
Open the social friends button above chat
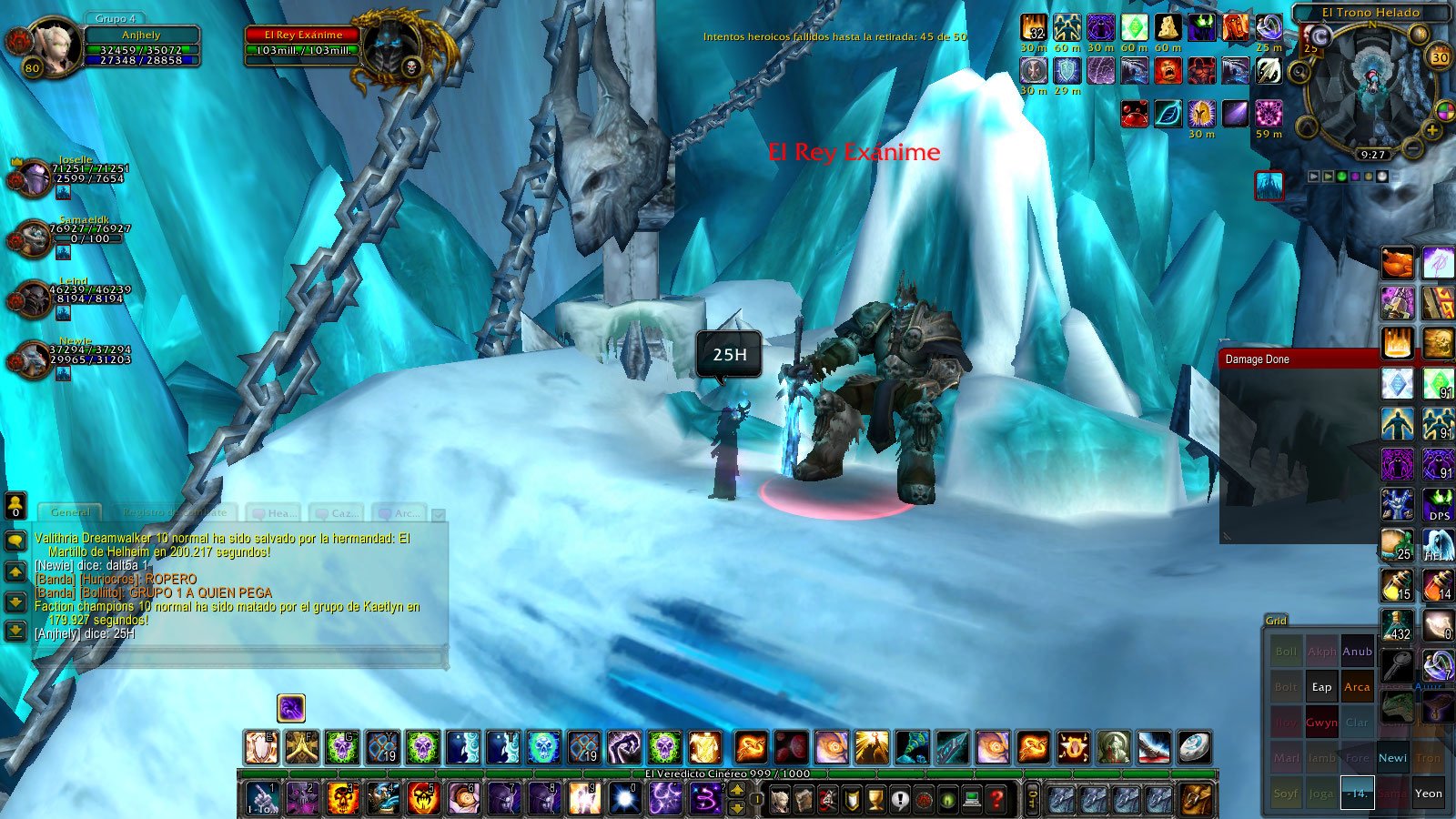15,505
